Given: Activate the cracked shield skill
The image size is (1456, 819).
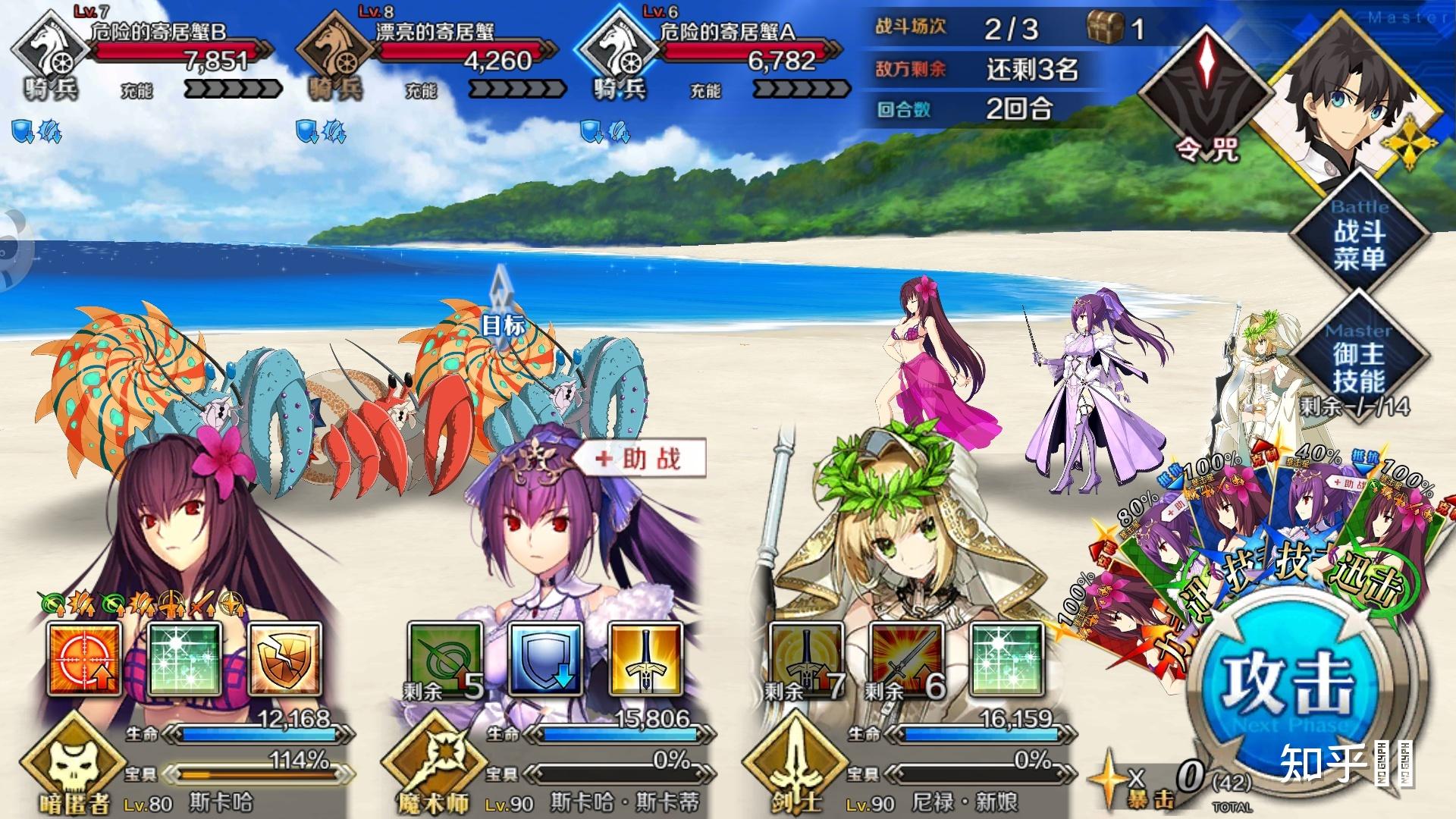Looking at the screenshot, I should coord(284,659).
